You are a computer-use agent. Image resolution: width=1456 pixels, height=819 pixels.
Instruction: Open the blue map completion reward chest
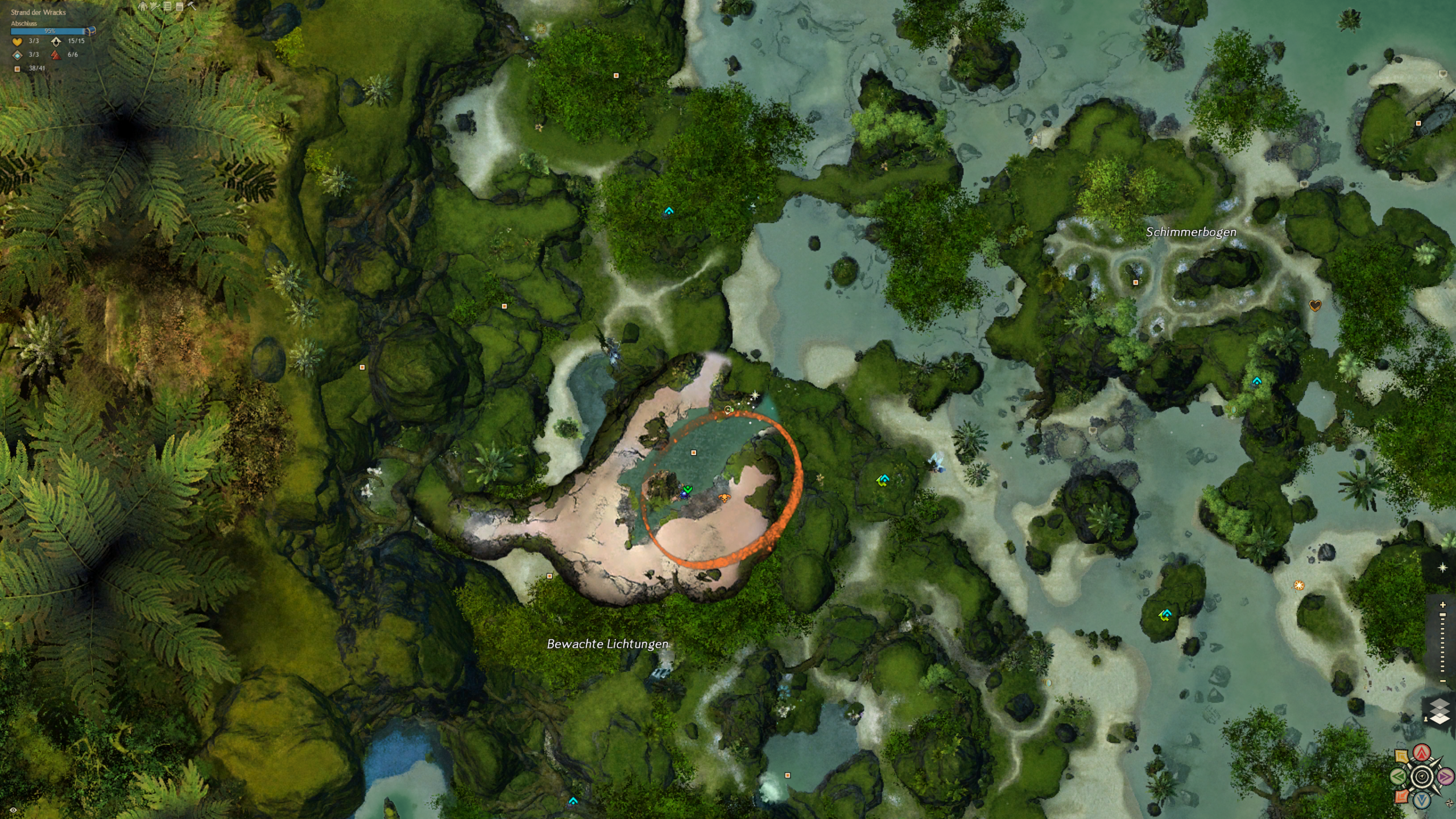coord(92,31)
